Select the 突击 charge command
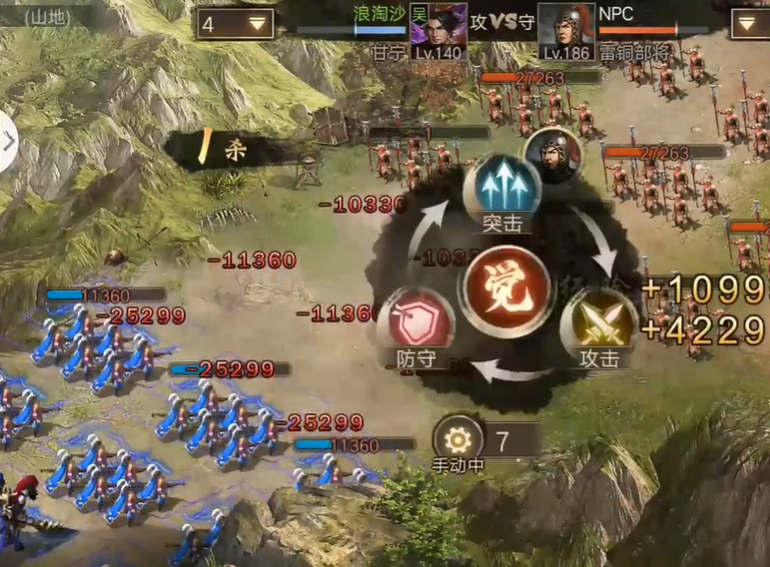This screenshot has width=770, height=567. pos(502,187)
